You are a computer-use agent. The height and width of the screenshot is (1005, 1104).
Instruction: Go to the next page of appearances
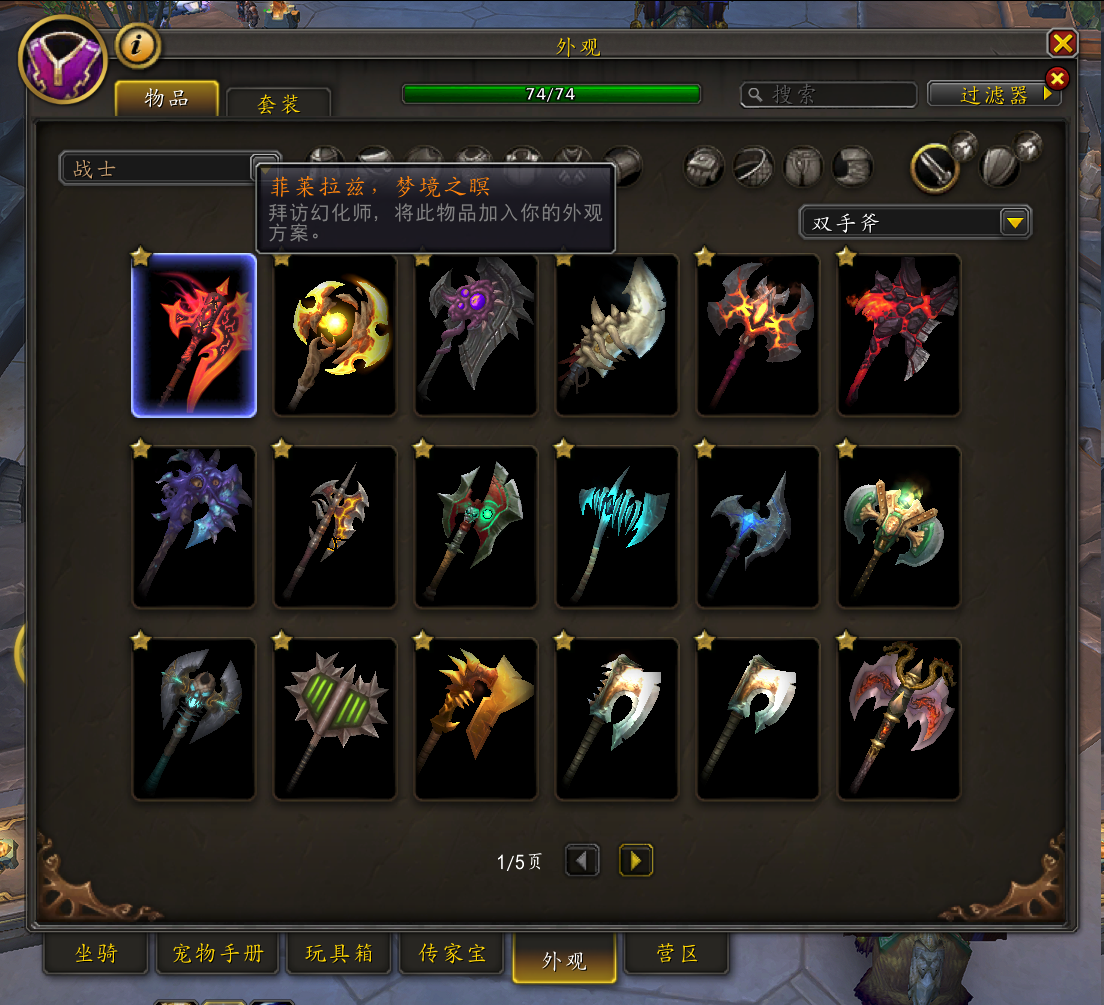click(x=635, y=860)
